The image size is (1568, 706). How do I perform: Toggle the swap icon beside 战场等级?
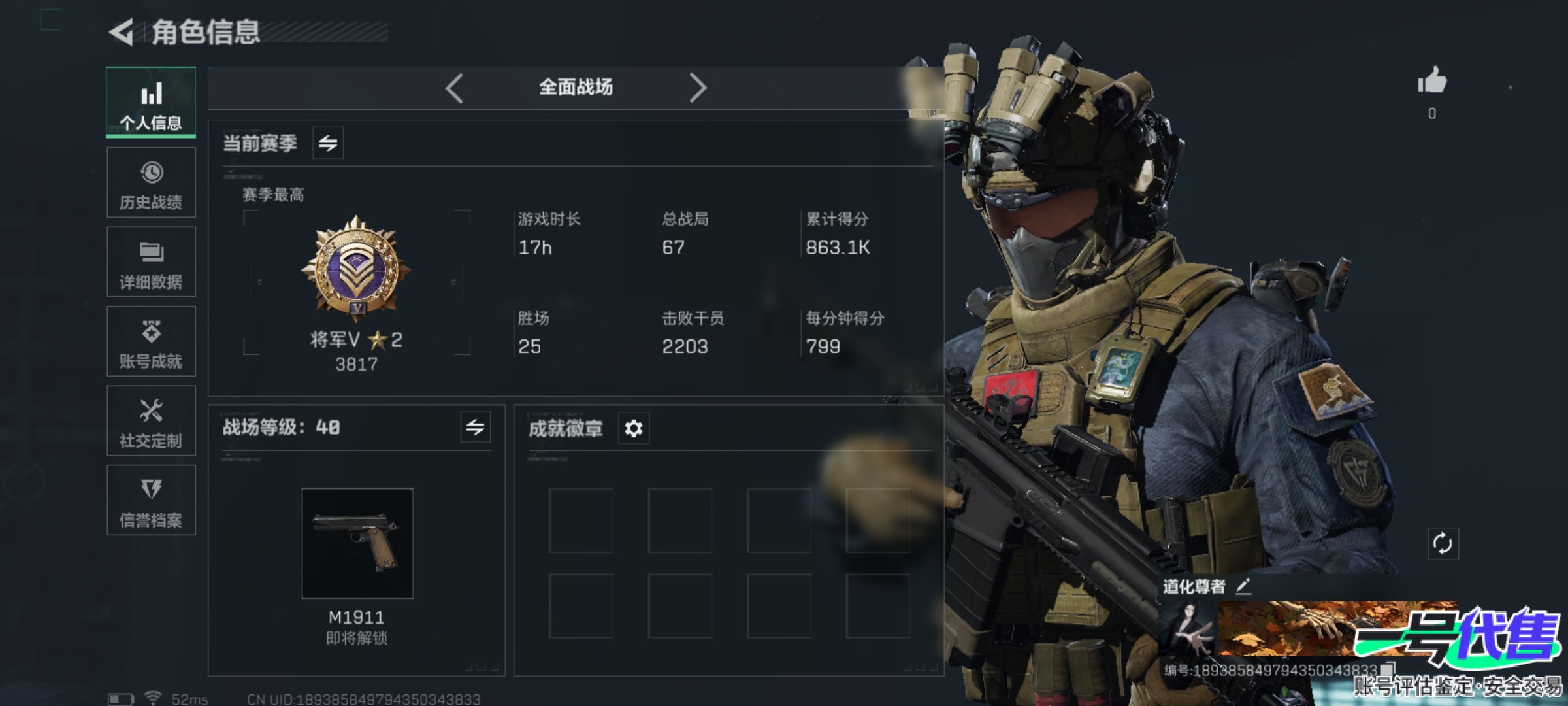point(475,428)
